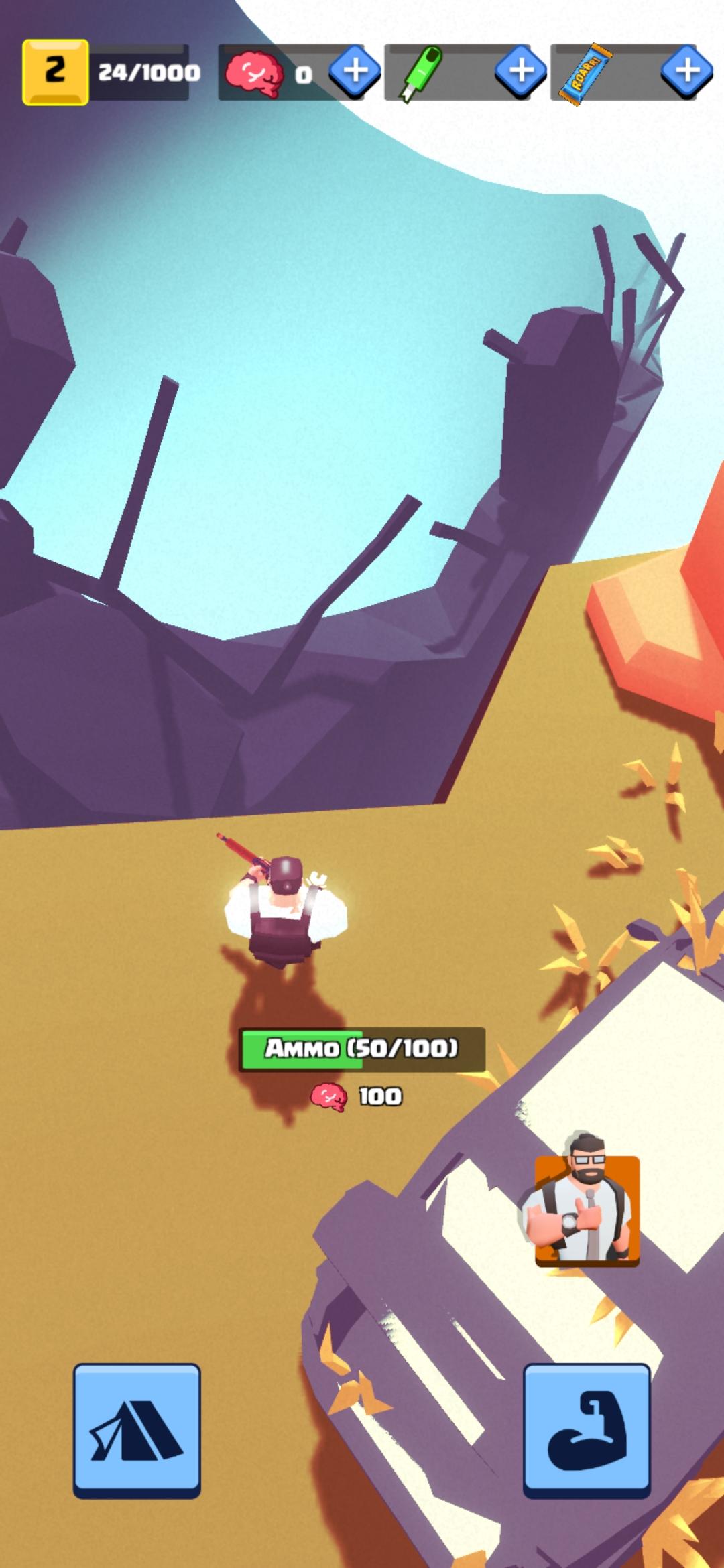Add more brains with the plus button
This screenshot has width=724, height=1568.
(355, 71)
